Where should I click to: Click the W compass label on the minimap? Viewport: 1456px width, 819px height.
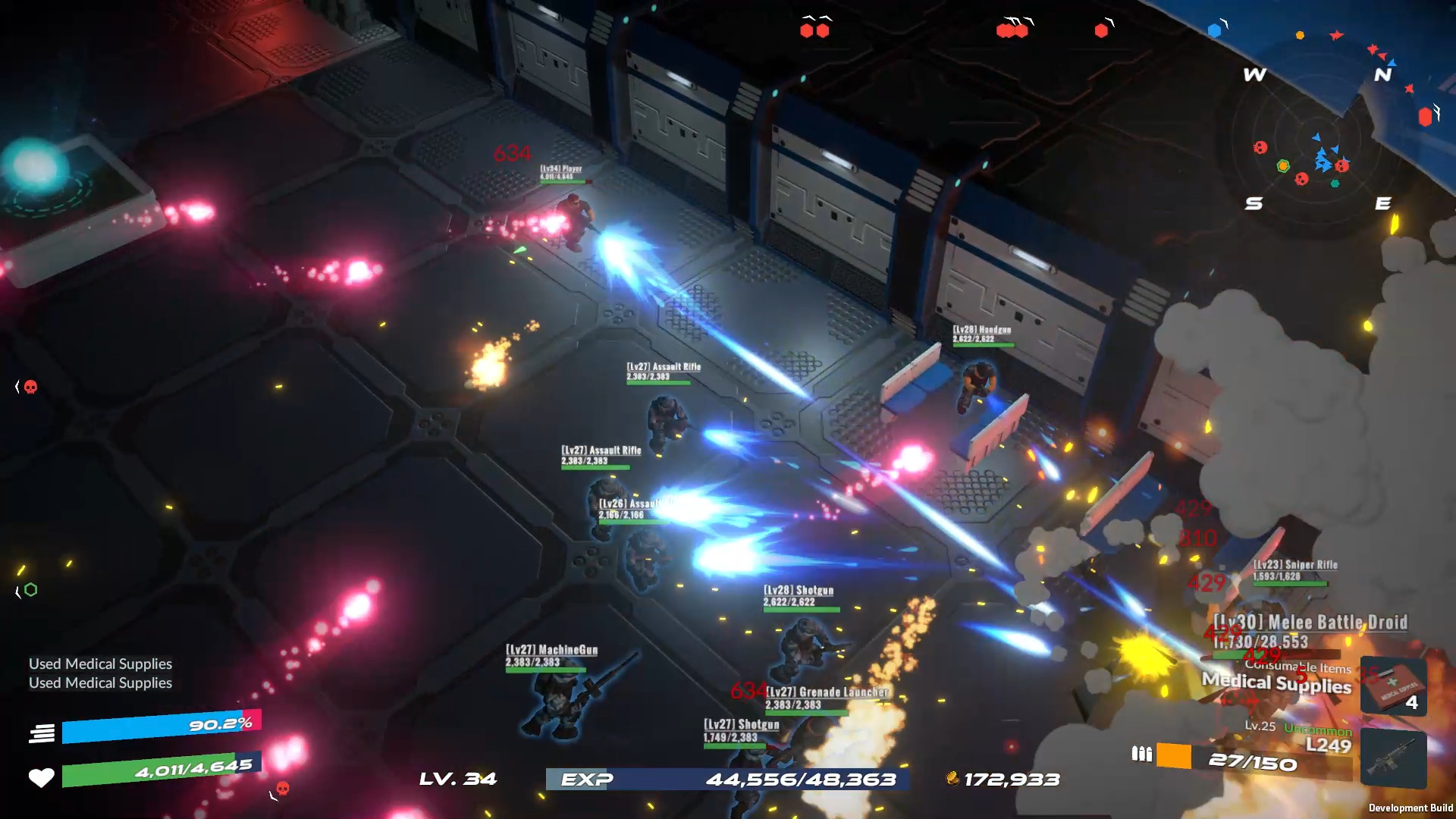[1253, 74]
